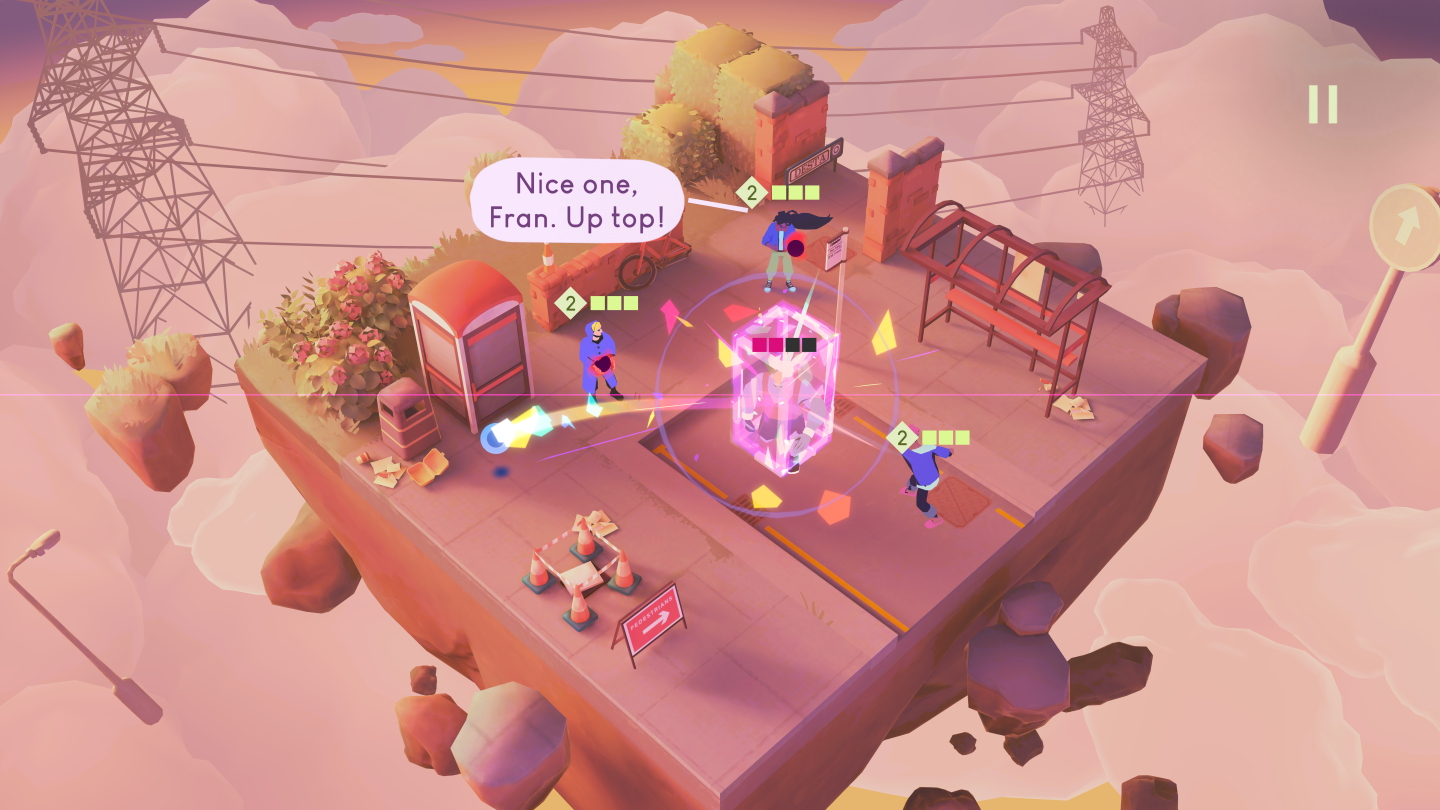This screenshot has width=1440, height=810.
Task: Tap the crouching opponent near the manhole cover
Action: coord(925,480)
